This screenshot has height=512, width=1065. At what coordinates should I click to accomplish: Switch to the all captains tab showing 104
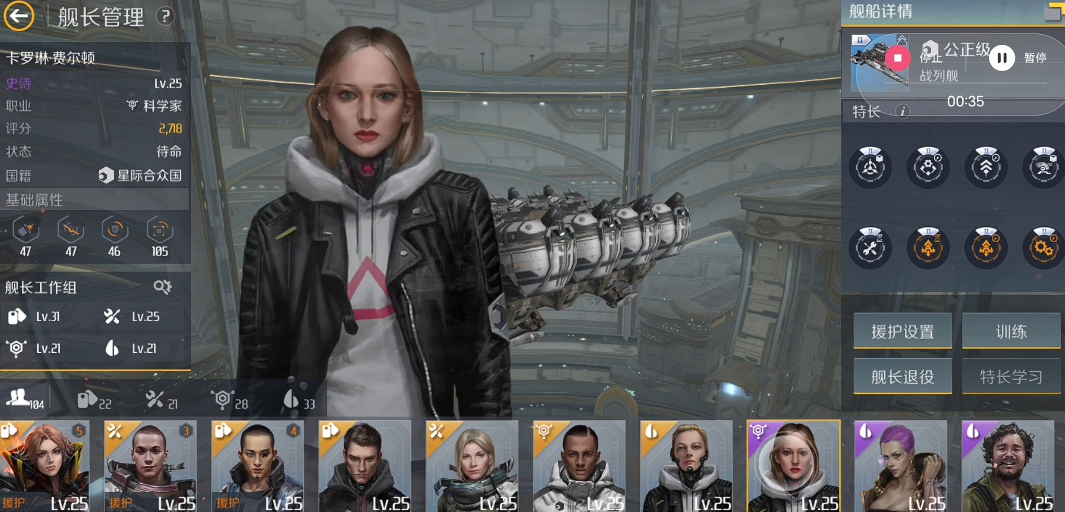[x=25, y=399]
